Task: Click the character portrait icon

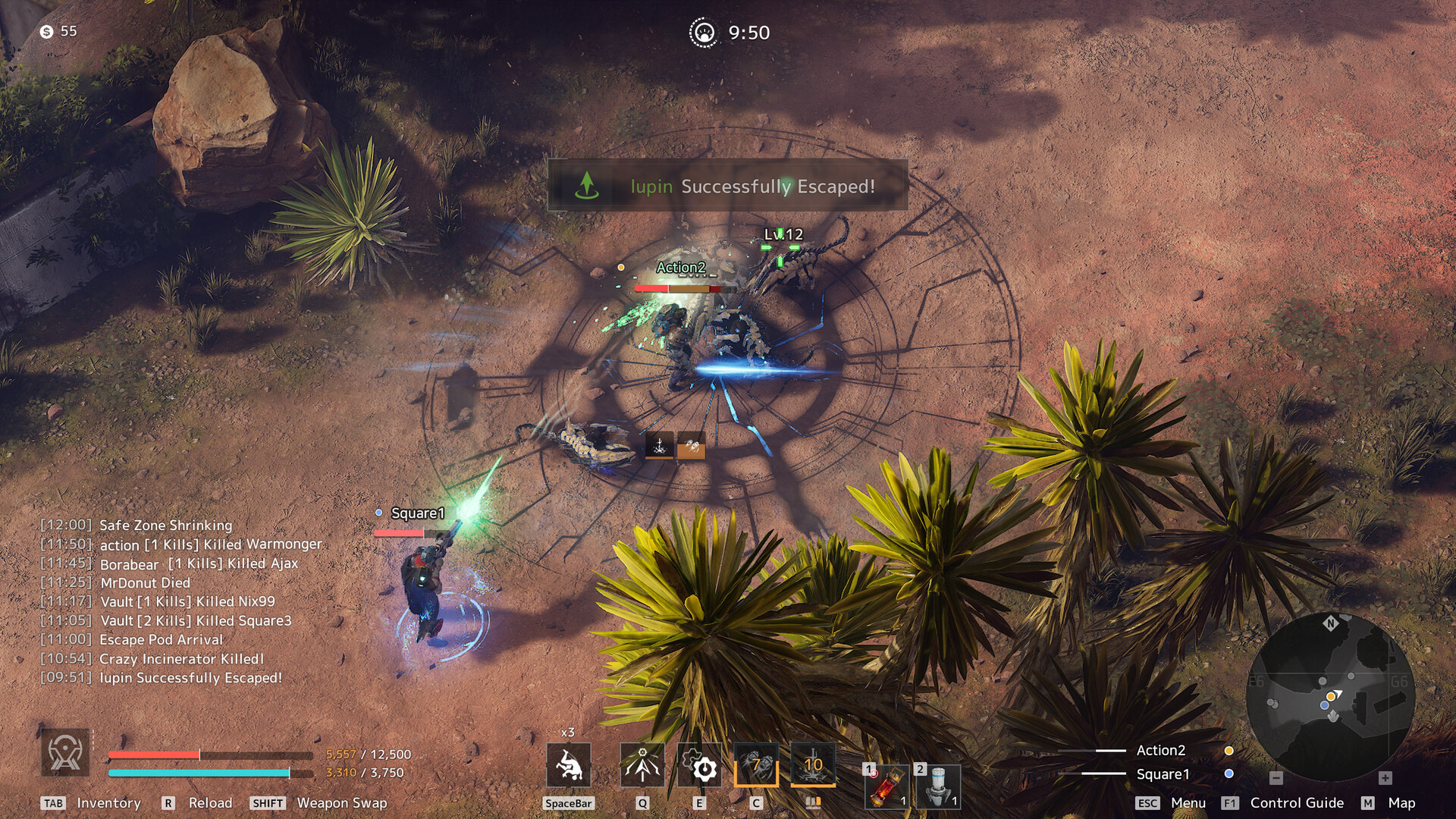Action: (65, 753)
